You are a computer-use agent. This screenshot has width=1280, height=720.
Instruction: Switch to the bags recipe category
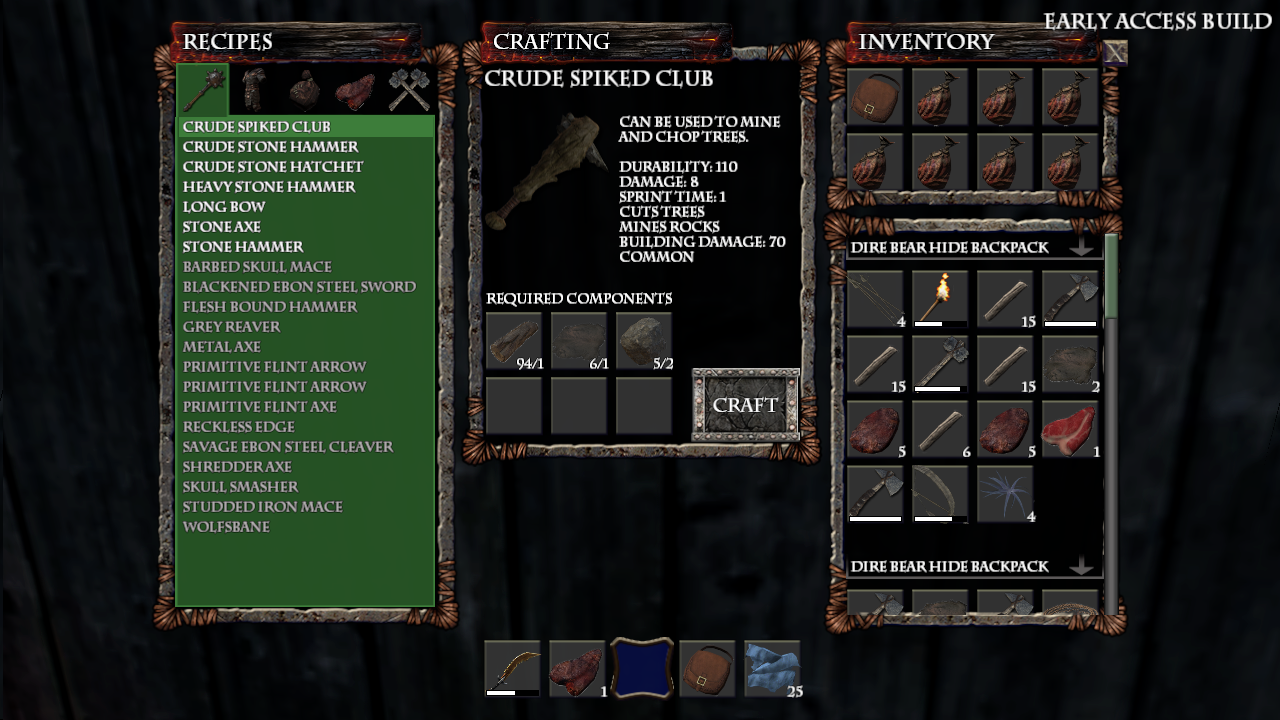tap(302, 88)
